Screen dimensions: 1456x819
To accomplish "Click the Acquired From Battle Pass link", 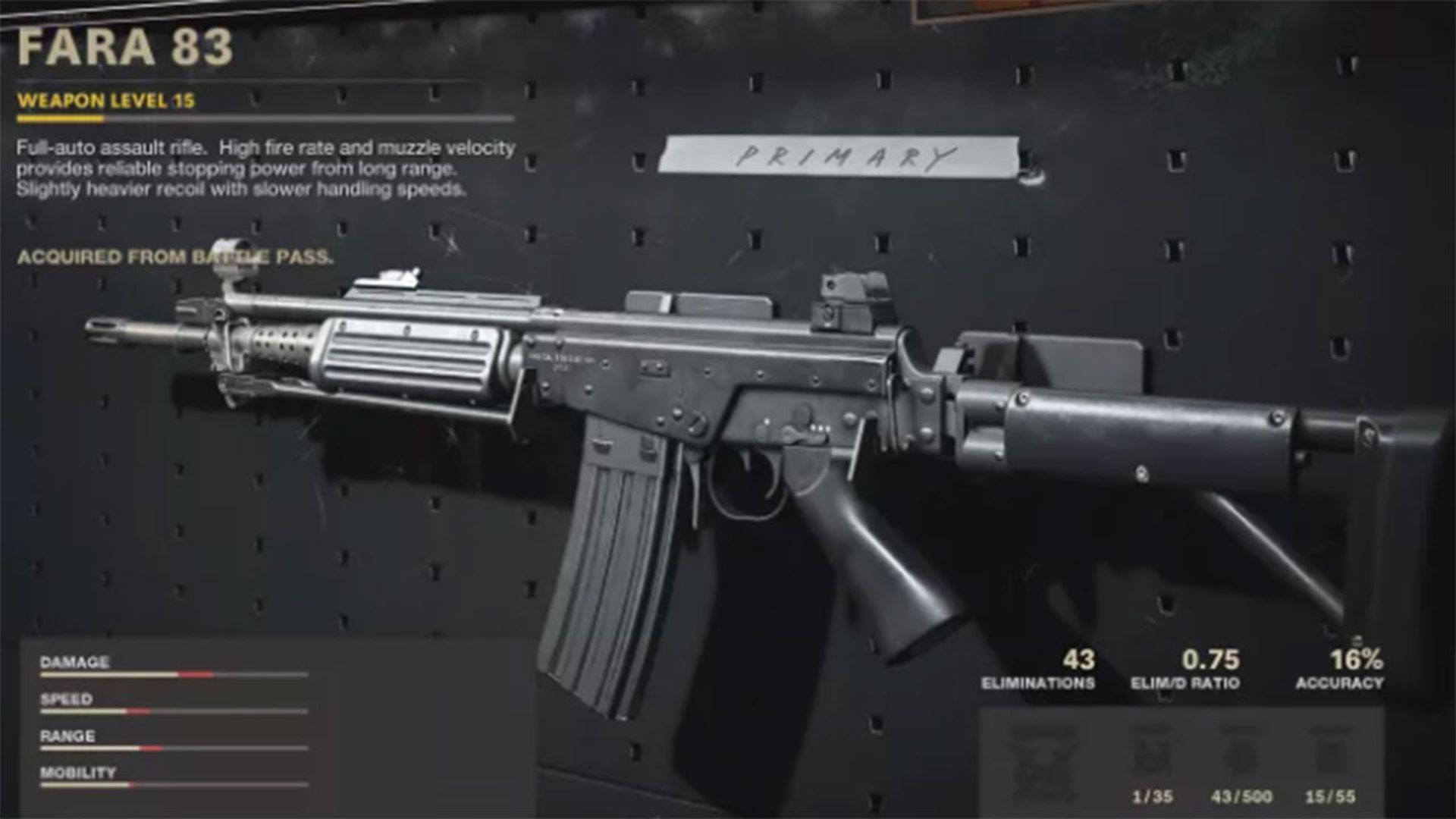I will [178, 258].
